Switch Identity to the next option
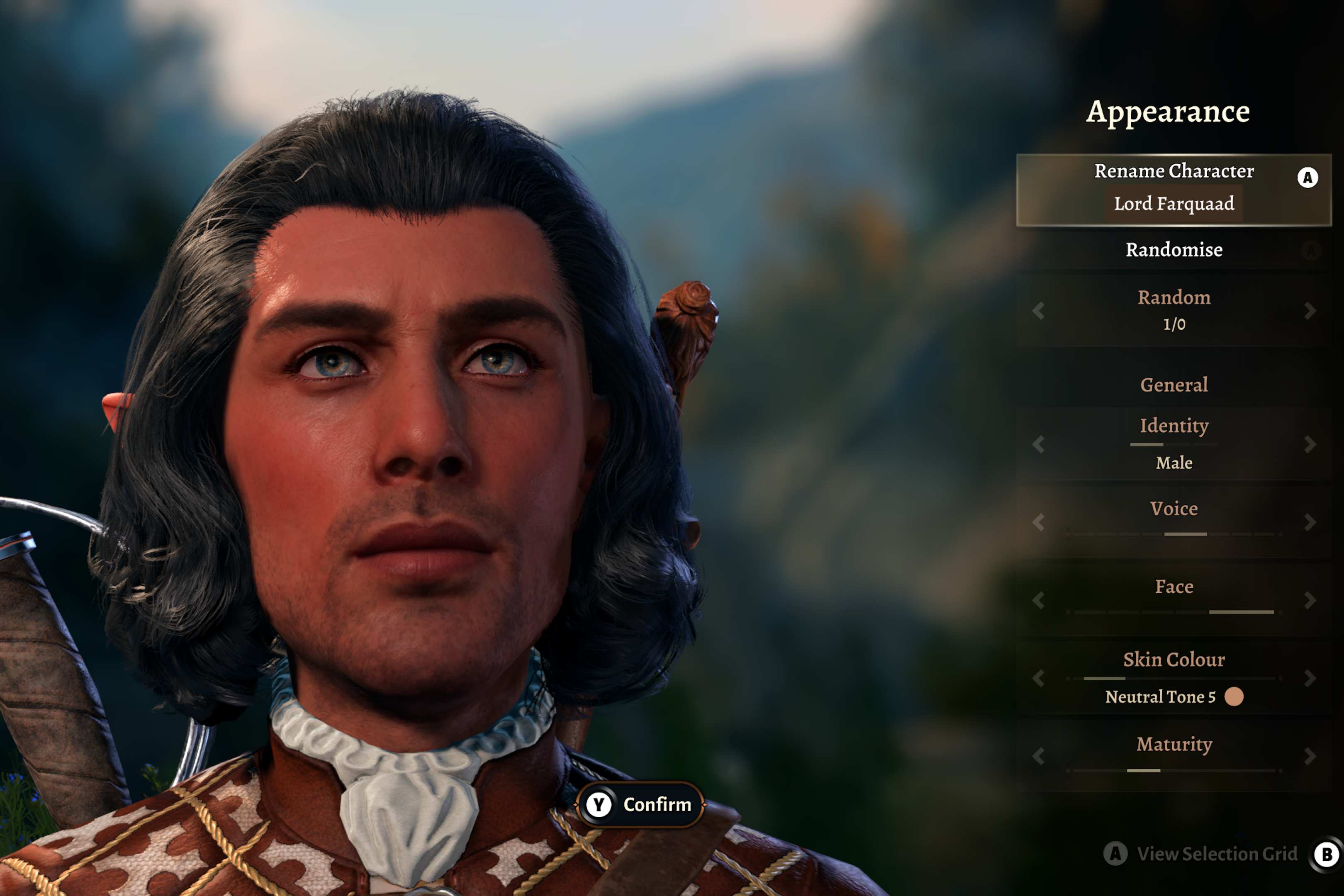Screen dimensions: 1344x896 pyautogui.click(x=1310, y=444)
